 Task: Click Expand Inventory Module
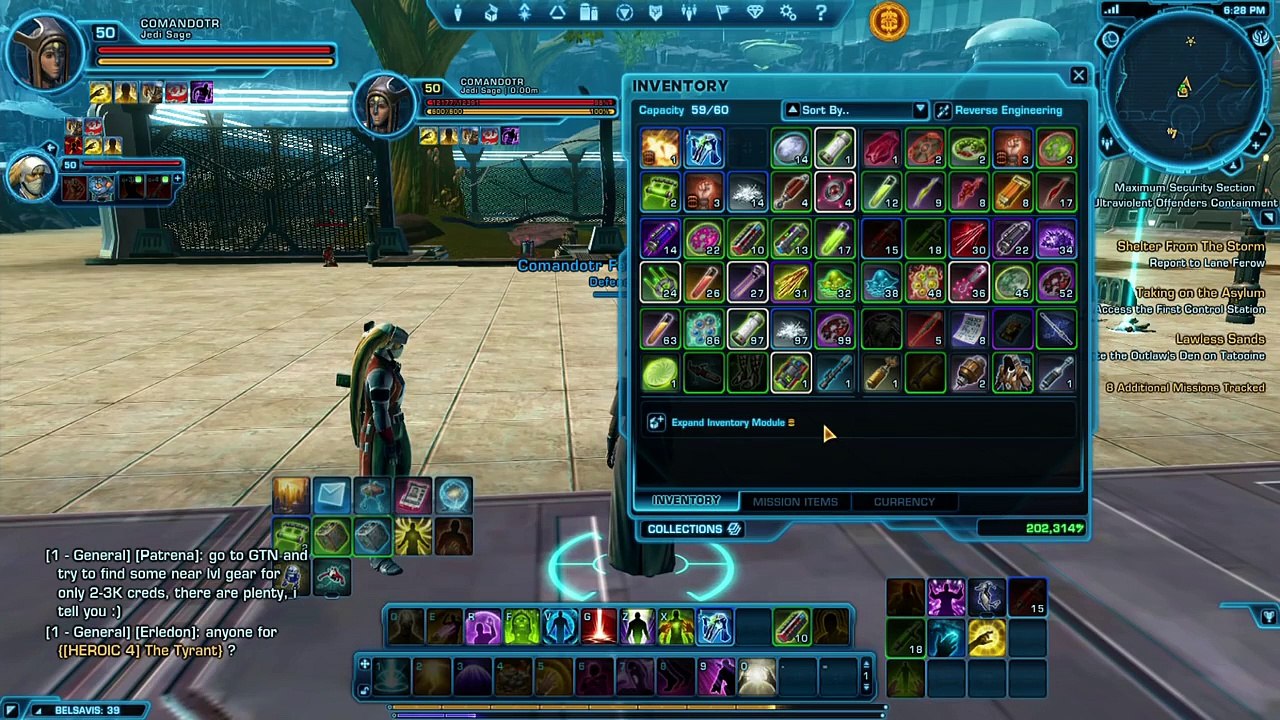point(727,423)
